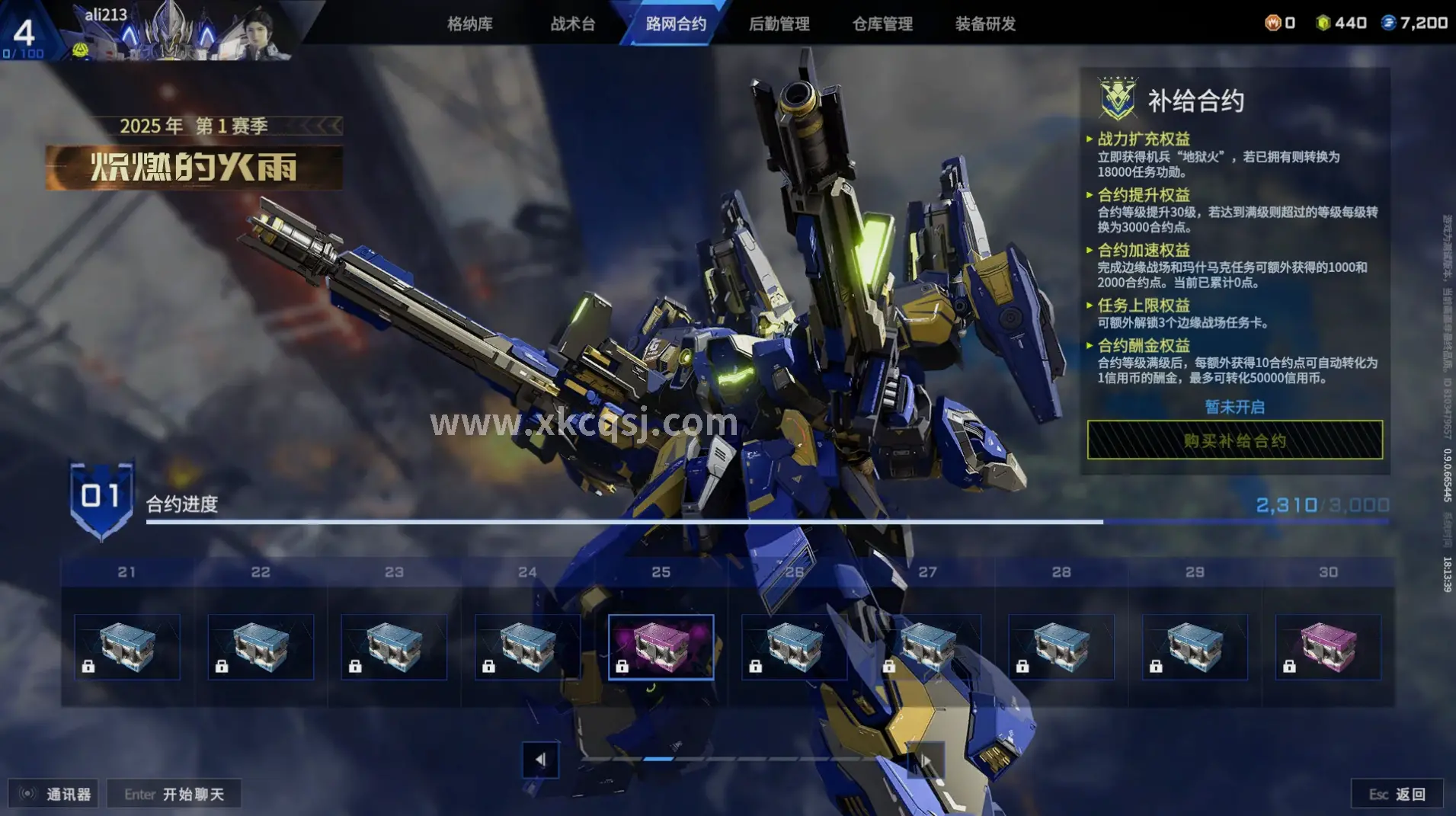Select the level 28 reward crate
The image size is (1456, 816).
[1061, 647]
